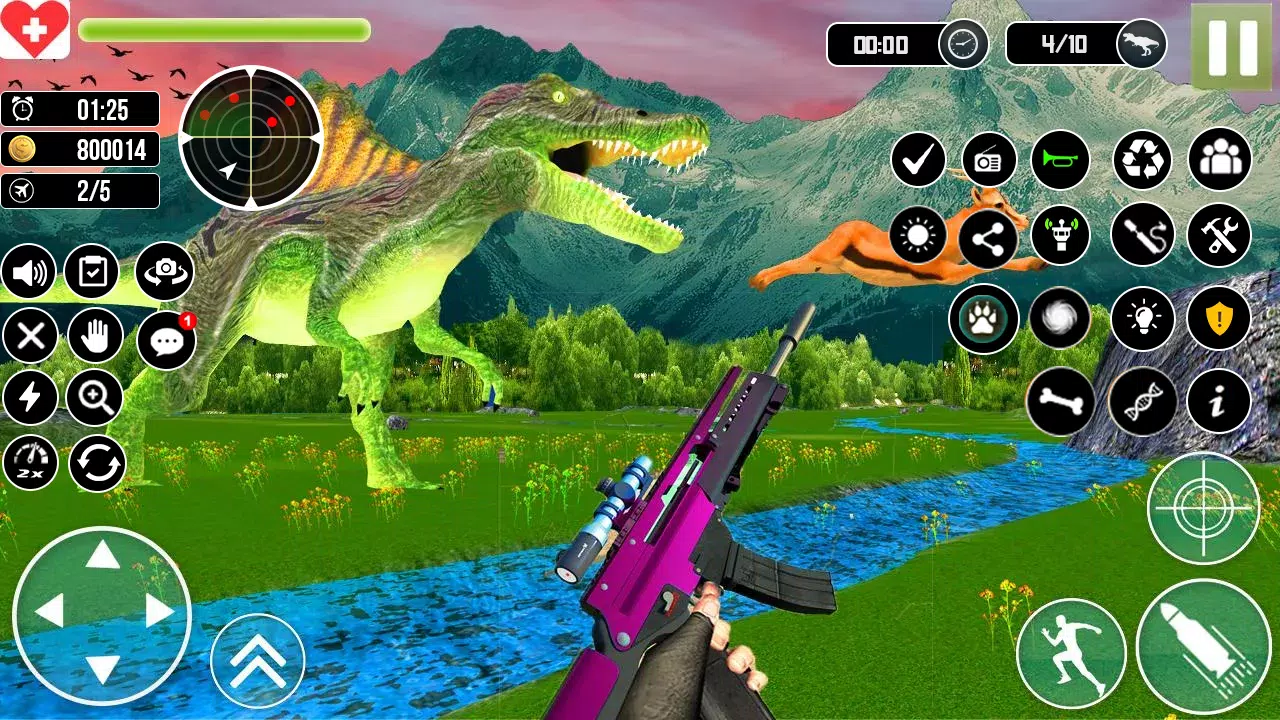This screenshot has height=720, width=1280.
Task: Open the info button marked i
Action: tap(1219, 402)
